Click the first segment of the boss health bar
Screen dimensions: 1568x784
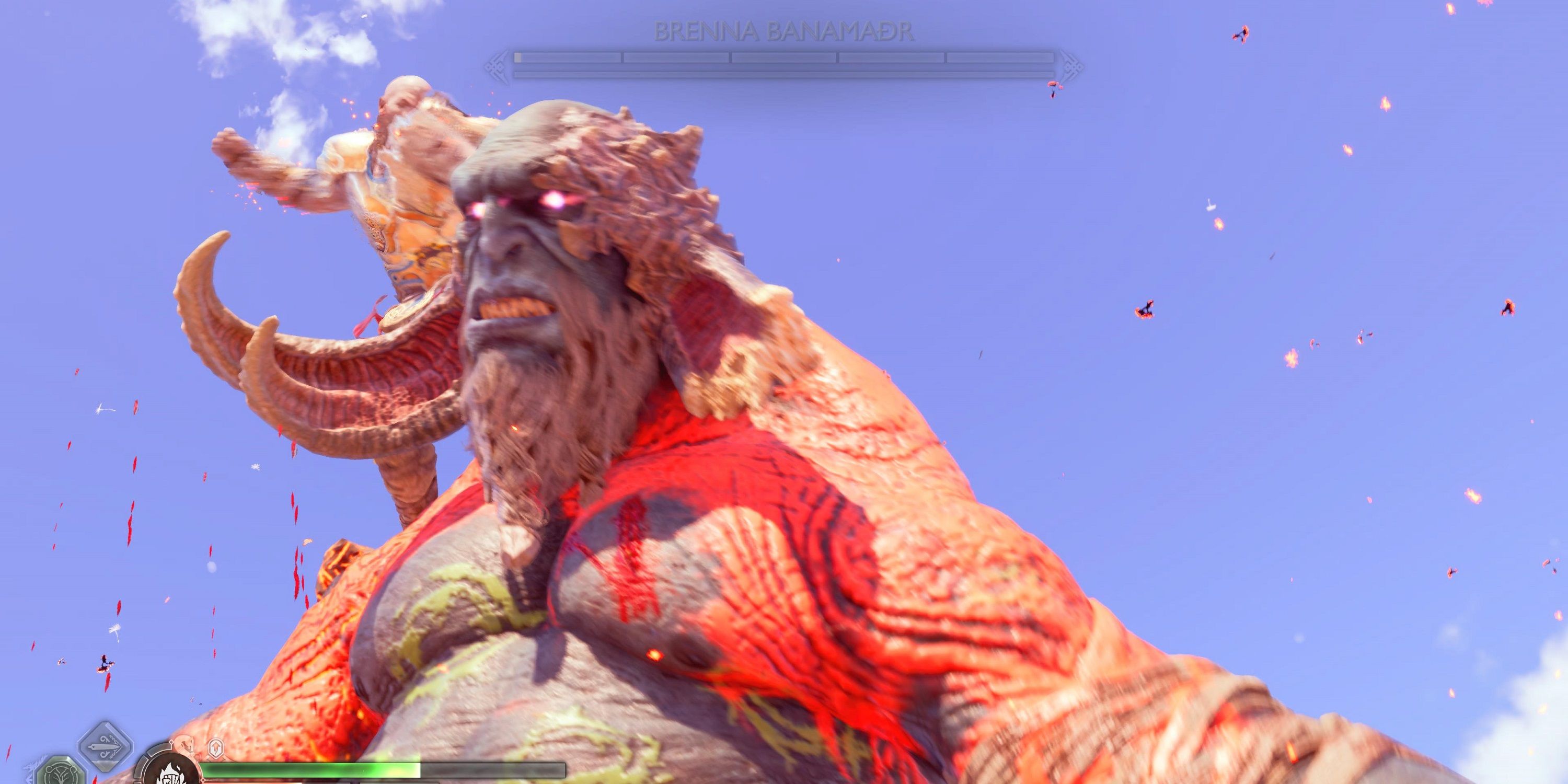(566, 58)
